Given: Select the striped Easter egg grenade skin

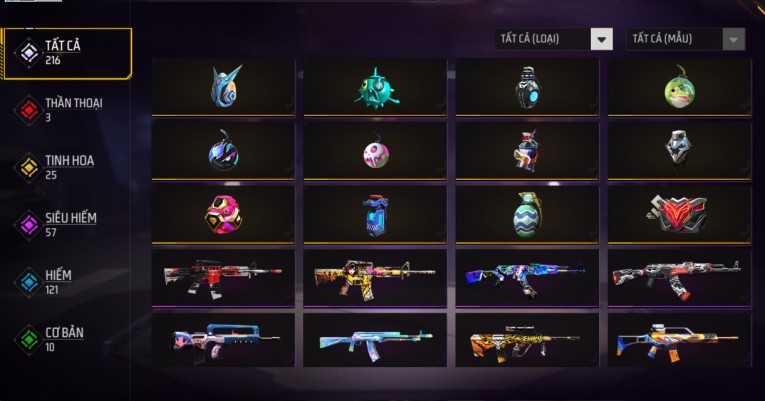Looking at the screenshot, I should 527,214.
